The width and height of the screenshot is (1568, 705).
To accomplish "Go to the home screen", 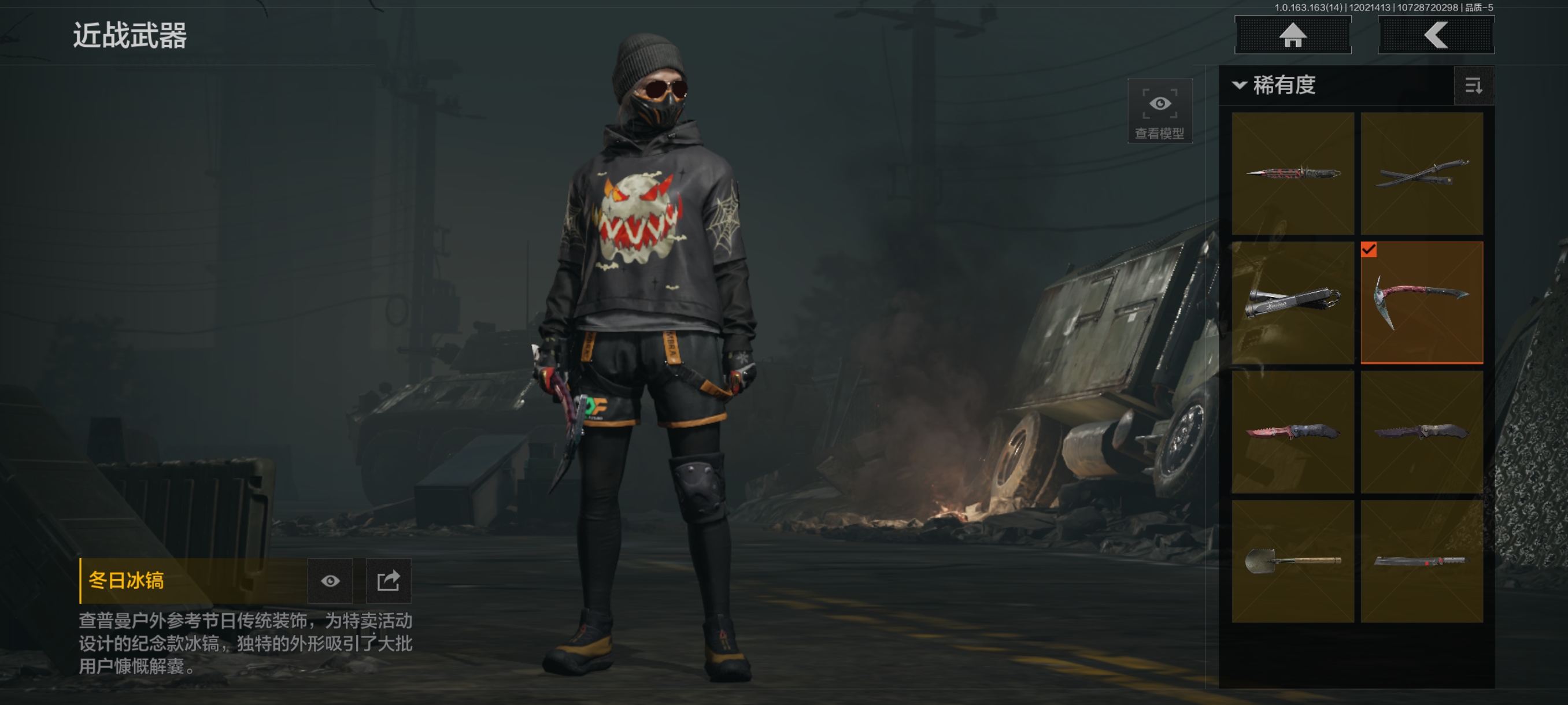I will (x=1292, y=35).
